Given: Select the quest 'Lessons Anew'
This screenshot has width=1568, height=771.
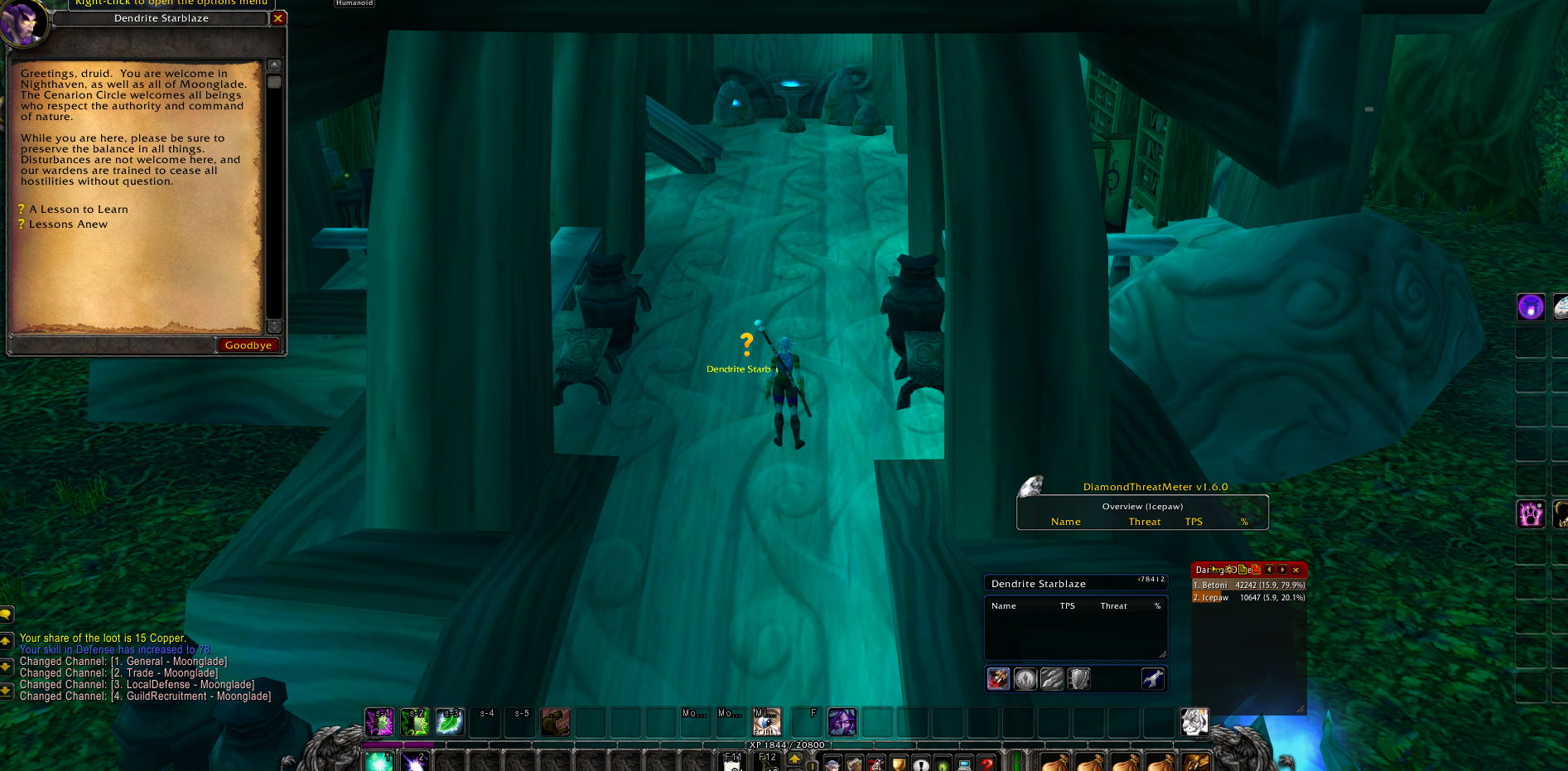Looking at the screenshot, I should [x=67, y=224].
